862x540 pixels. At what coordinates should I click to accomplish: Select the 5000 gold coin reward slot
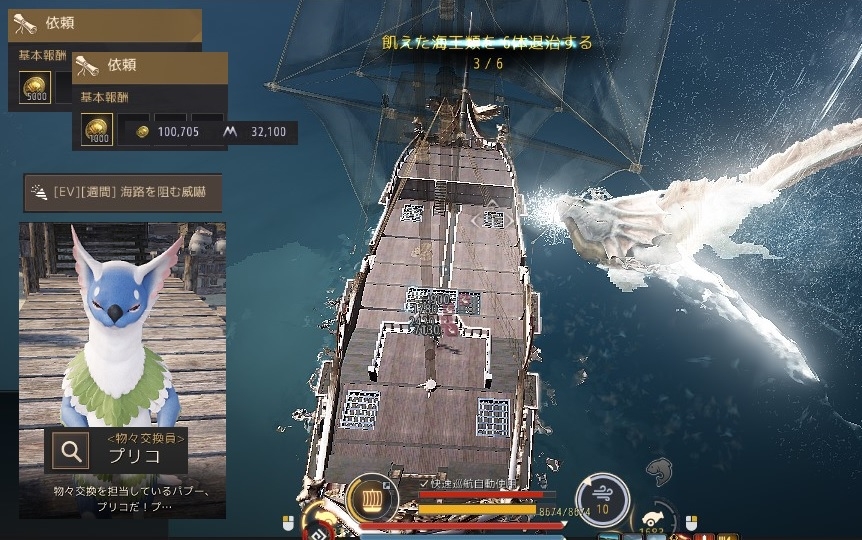point(36,87)
